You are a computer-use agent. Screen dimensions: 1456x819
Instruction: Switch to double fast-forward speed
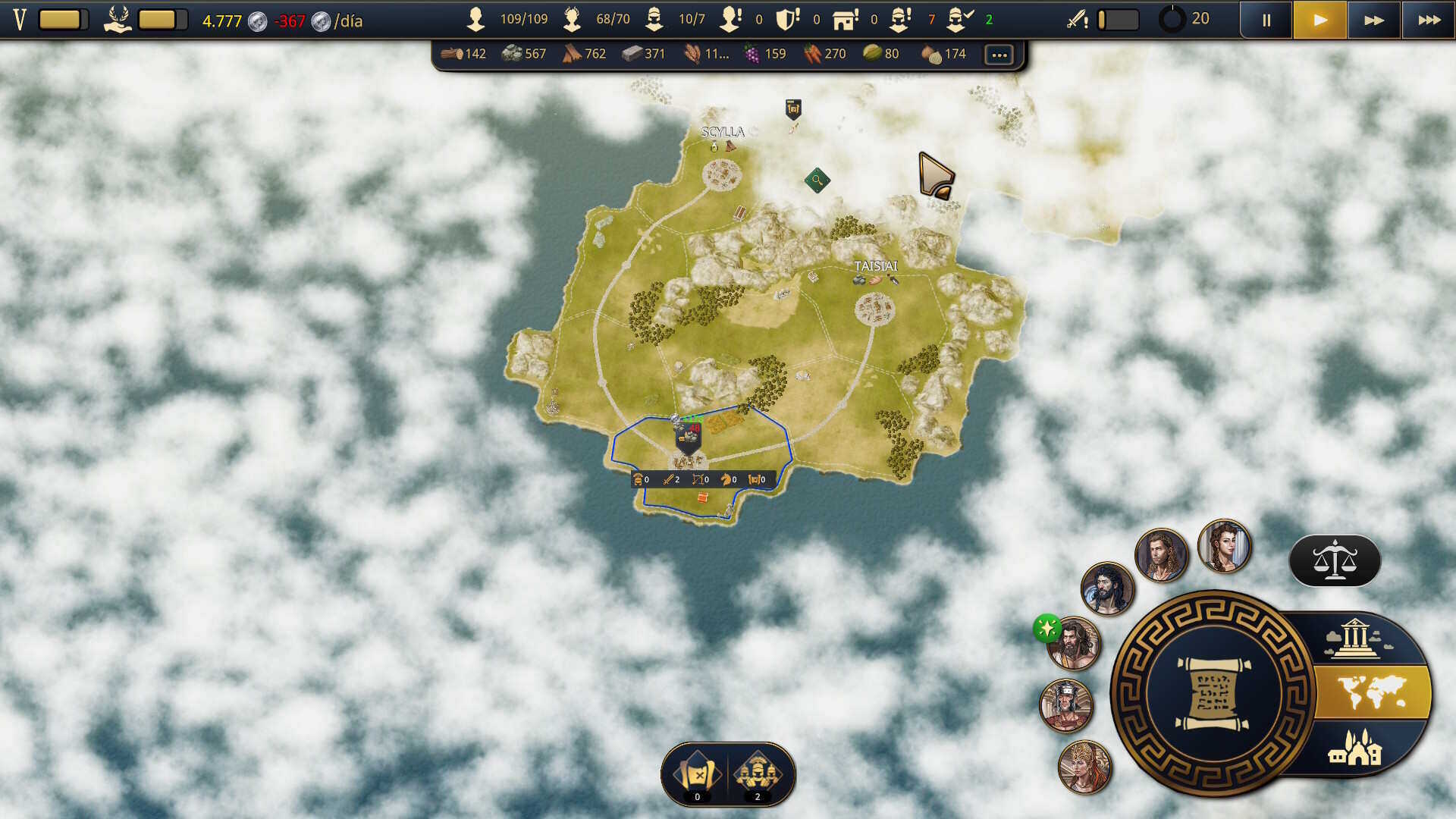[1374, 20]
